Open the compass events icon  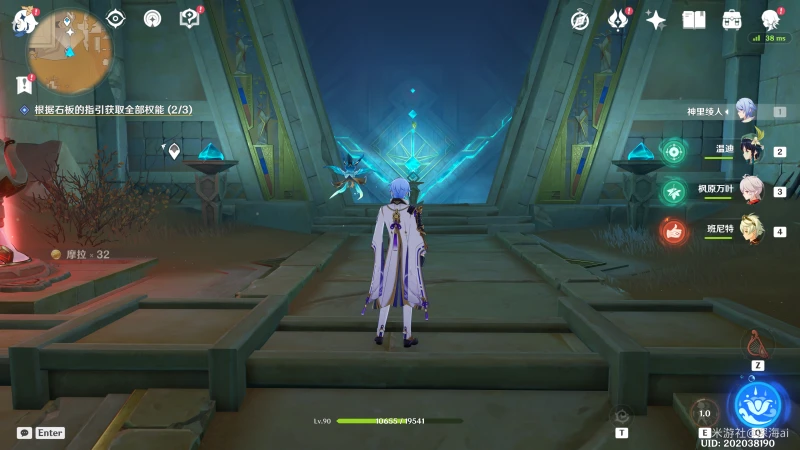[x=580, y=19]
